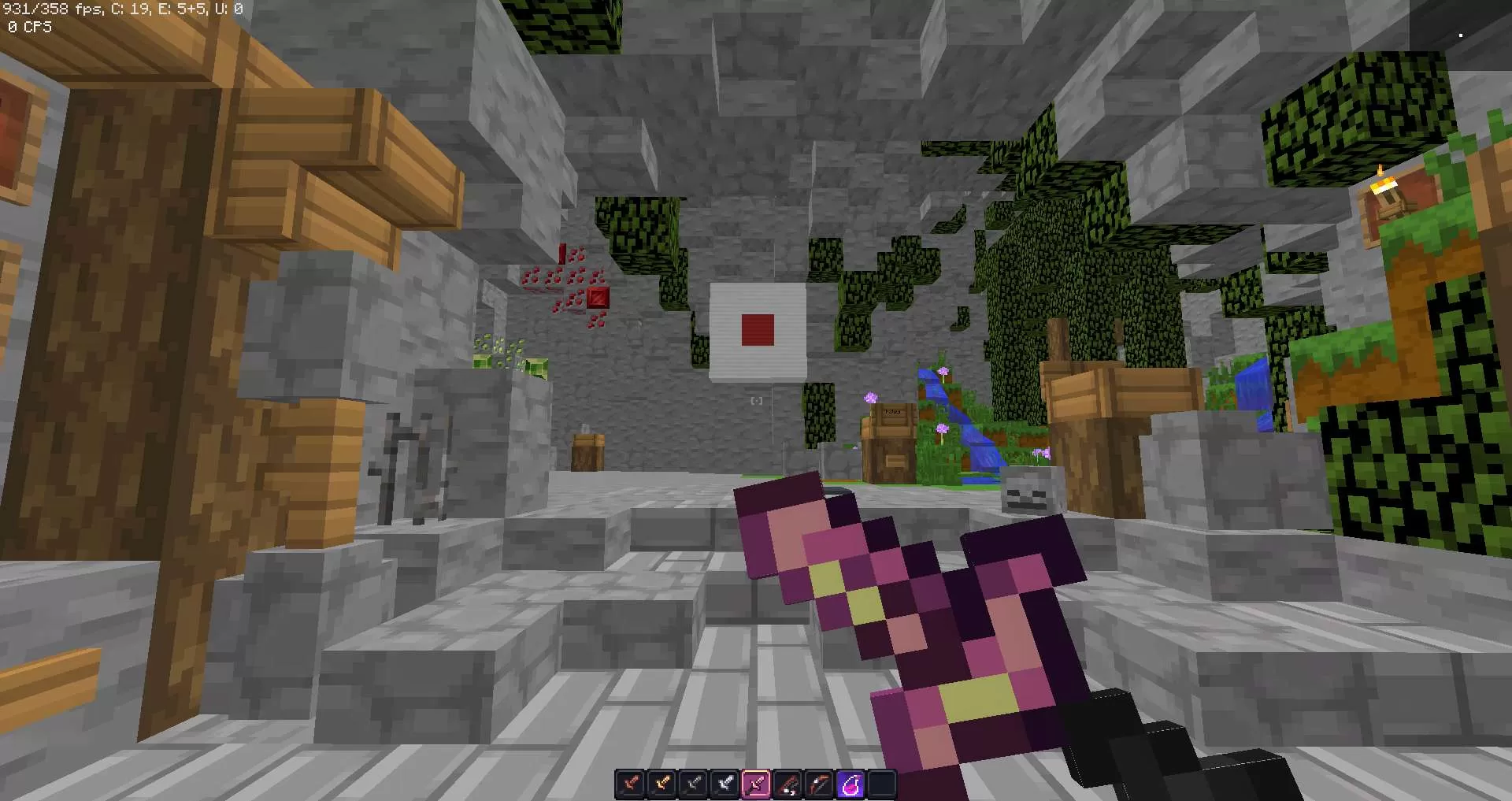Select the iron sword in hotbar slot four
This screenshot has width=1512, height=801.
(x=725, y=781)
